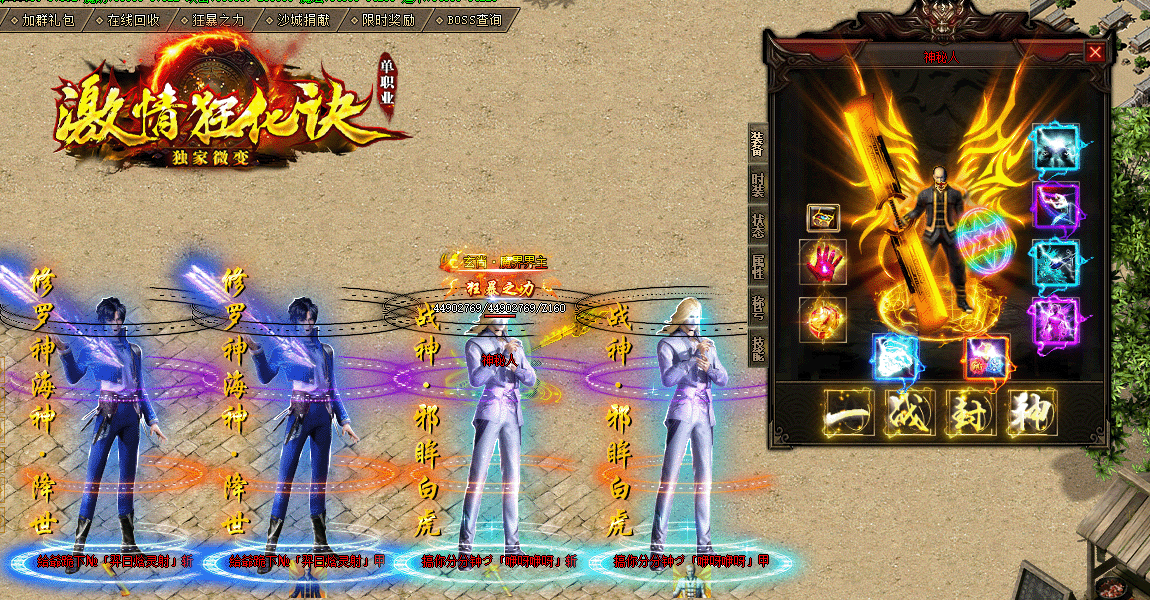Click the 封 glyph slot
The height and width of the screenshot is (600, 1150).
(969, 413)
